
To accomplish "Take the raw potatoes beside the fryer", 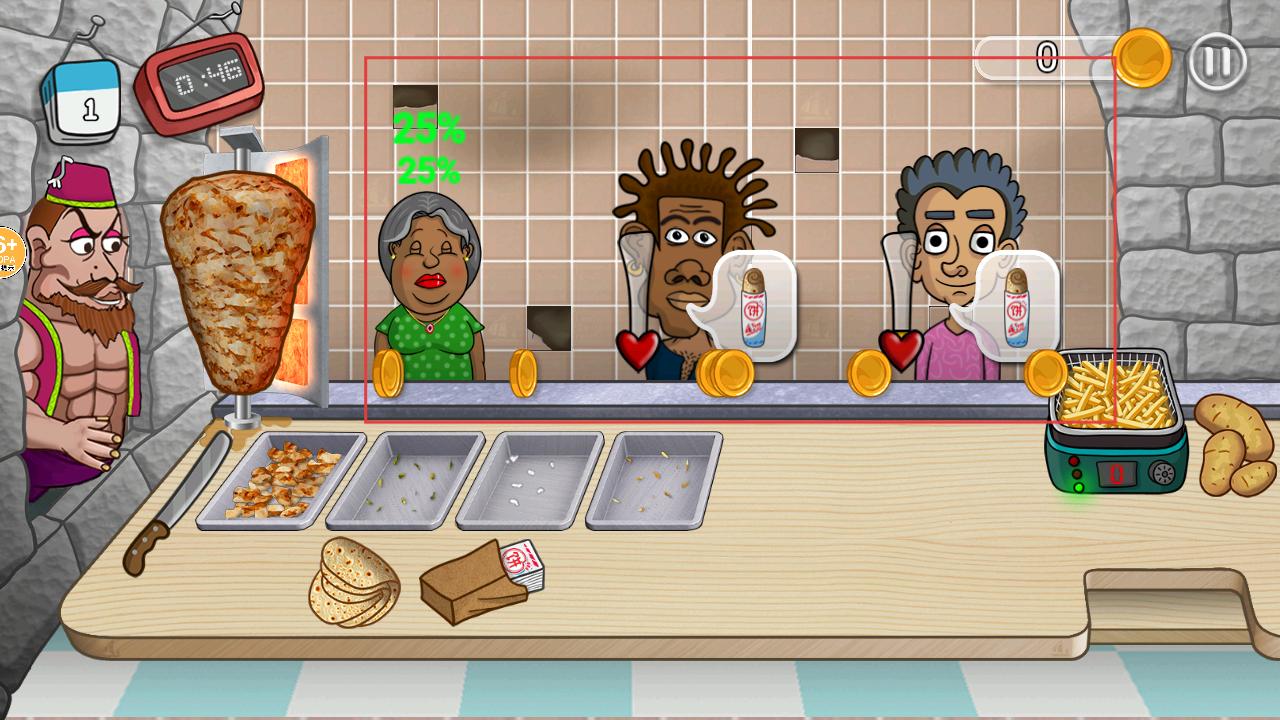I will click(1235, 445).
